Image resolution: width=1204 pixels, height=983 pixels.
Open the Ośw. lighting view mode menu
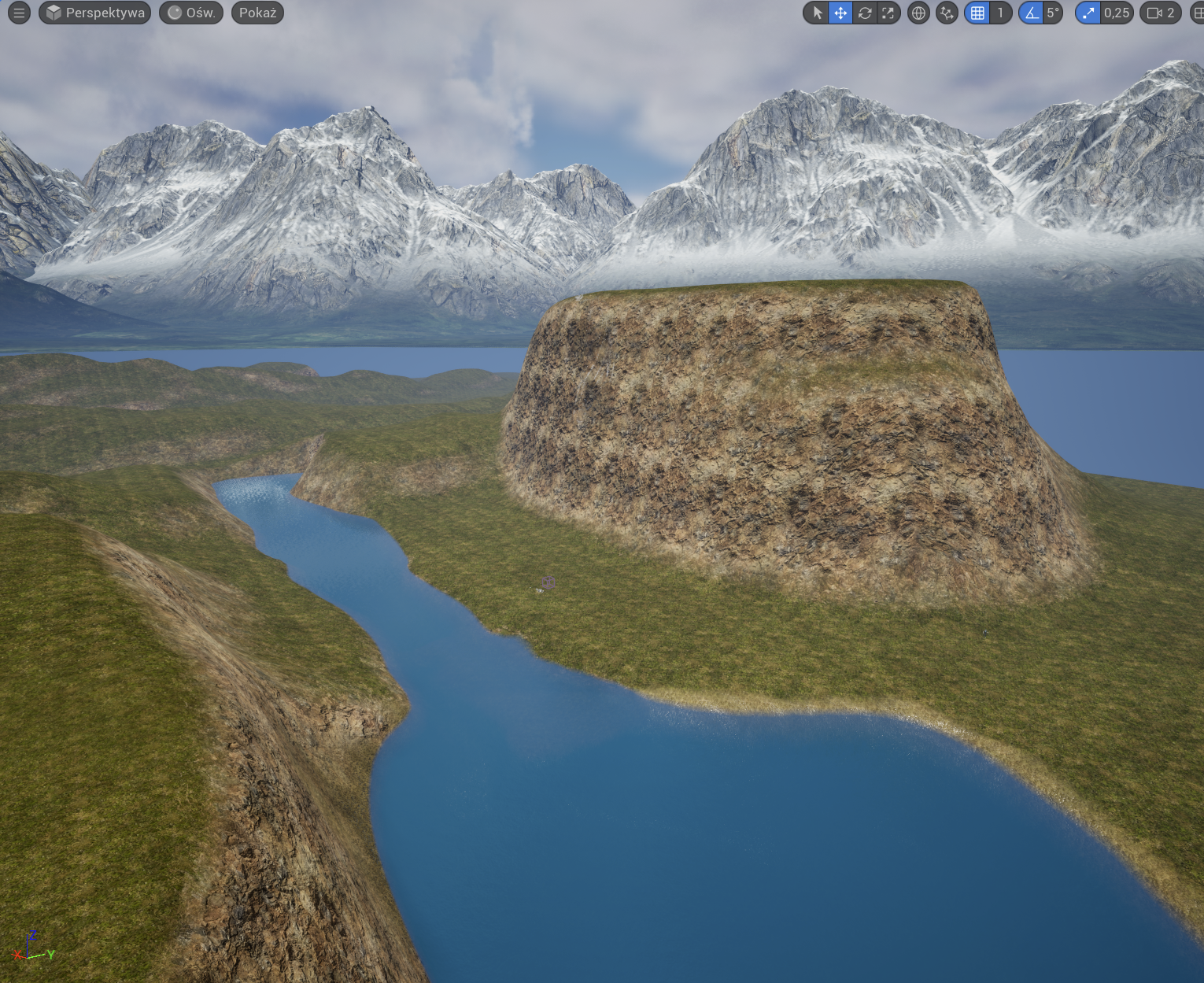tap(191, 13)
